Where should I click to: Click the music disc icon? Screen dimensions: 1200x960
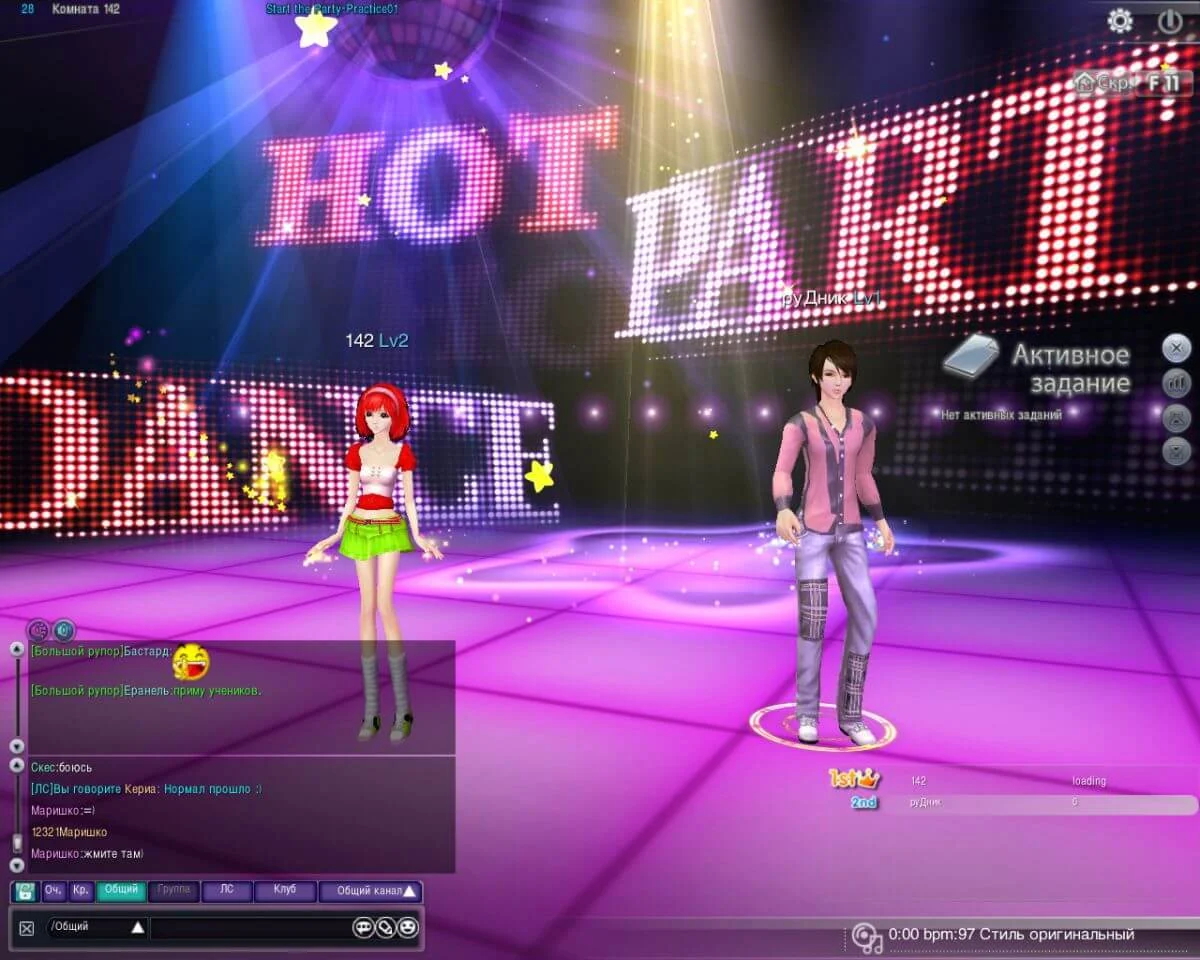click(x=867, y=937)
